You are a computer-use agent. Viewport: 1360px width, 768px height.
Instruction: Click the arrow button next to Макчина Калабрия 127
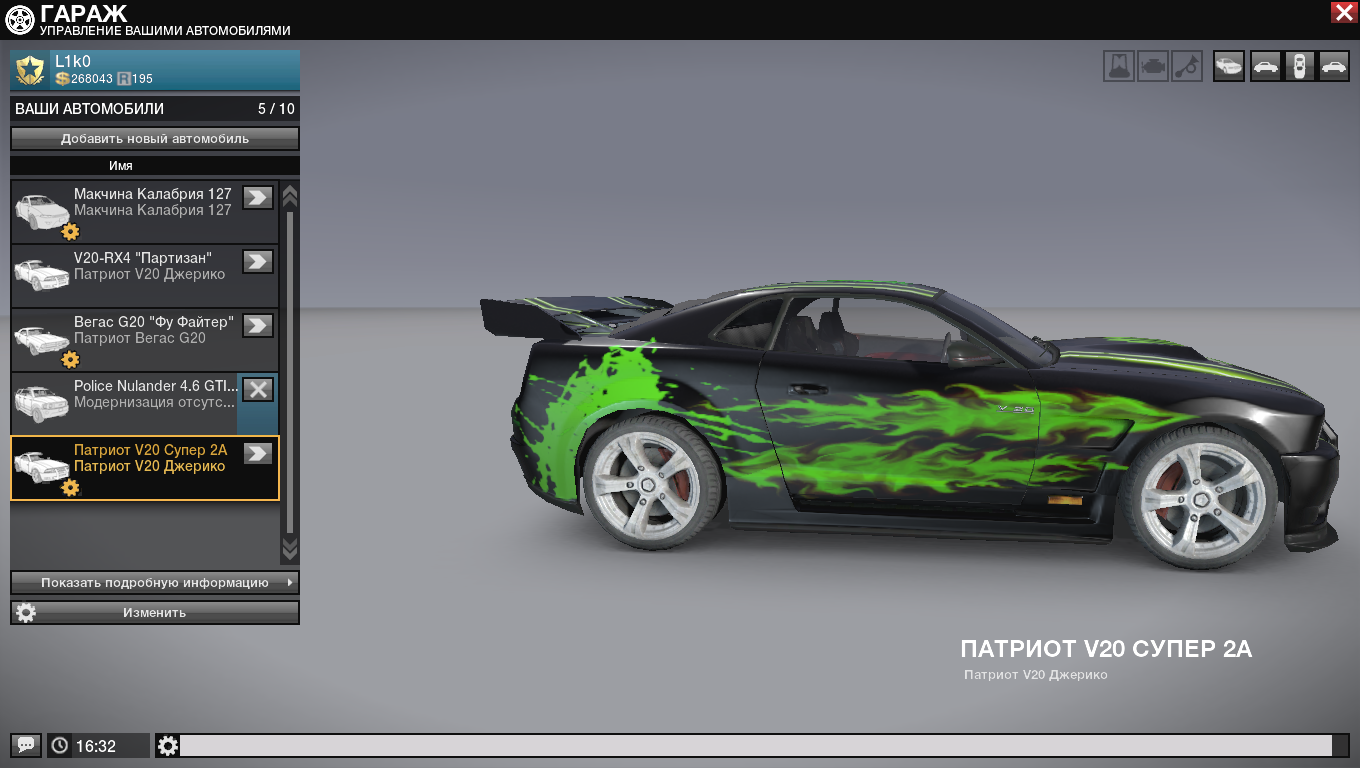(x=258, y=197)
